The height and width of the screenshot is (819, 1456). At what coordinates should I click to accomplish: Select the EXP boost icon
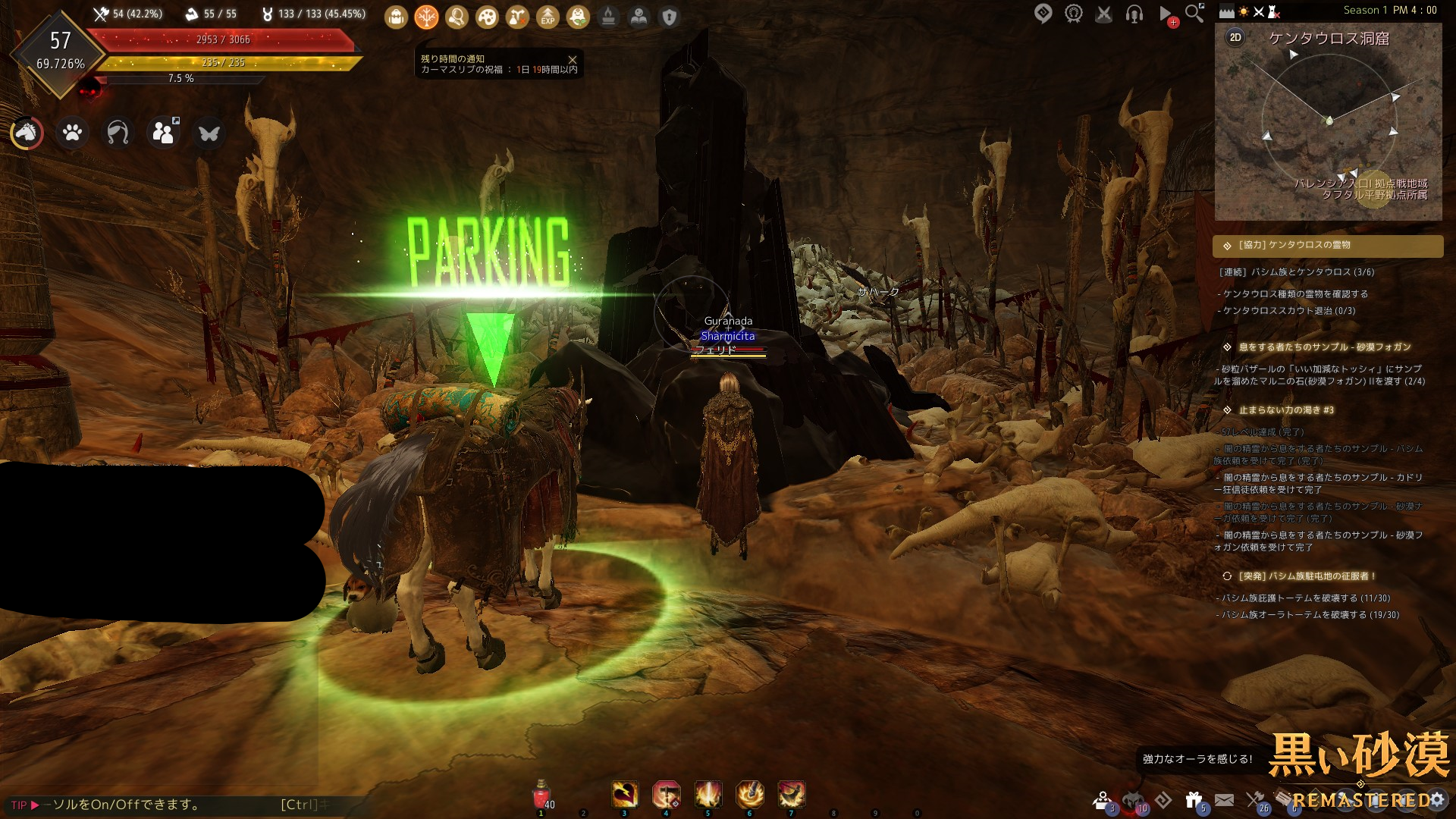[548, 17]
